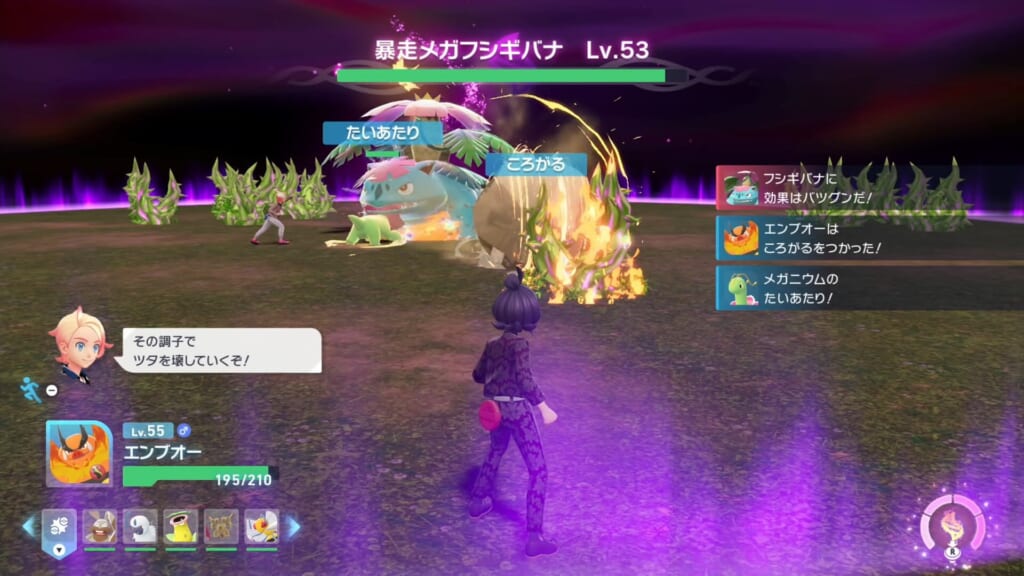1024x576 pixels.
Task: Switch to the Absol party slot
Action: [140, 525]
